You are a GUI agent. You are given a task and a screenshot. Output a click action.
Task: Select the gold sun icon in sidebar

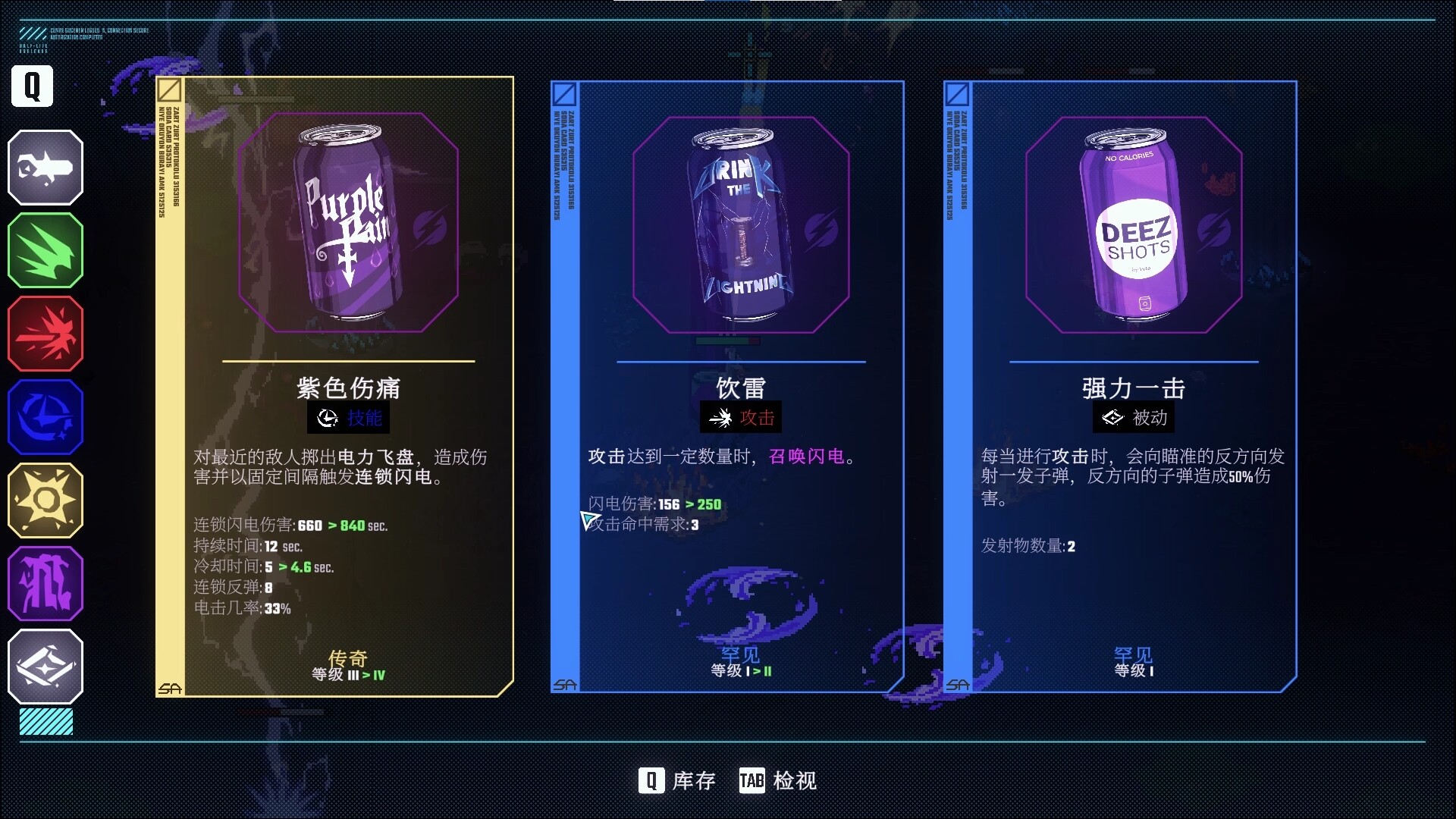point(45,500)
